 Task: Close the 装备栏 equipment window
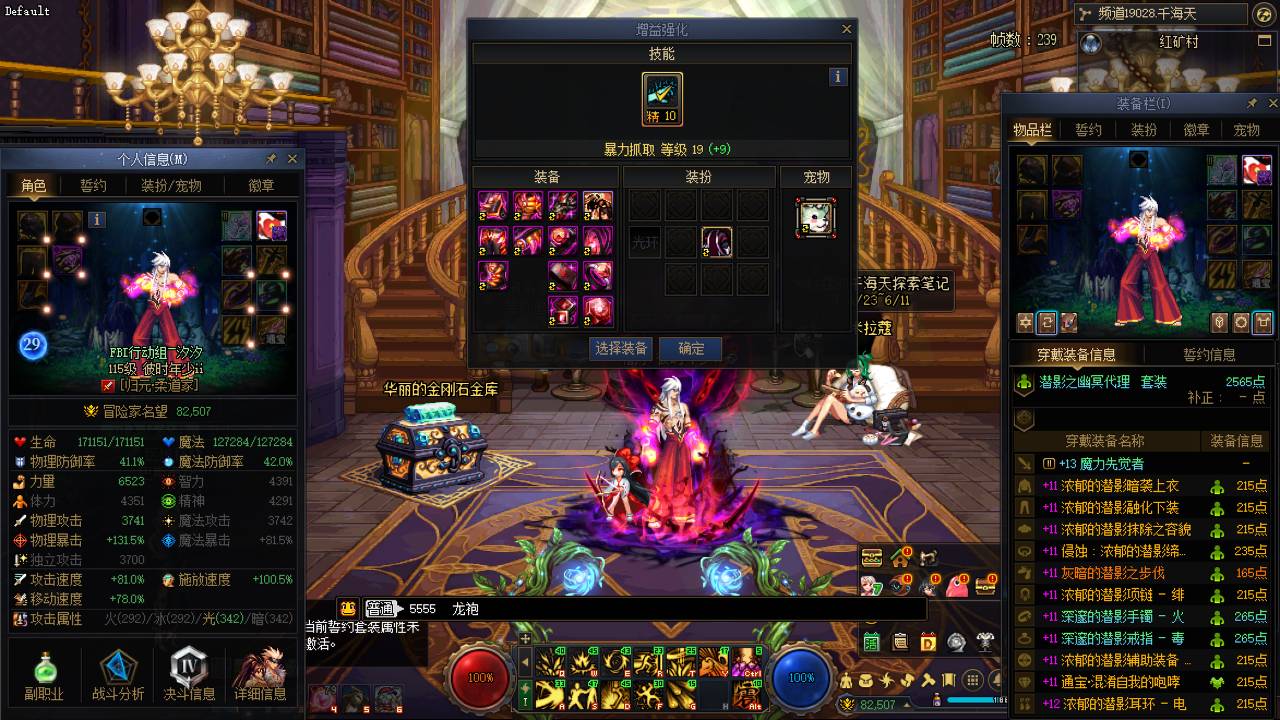coord(1272,104)
